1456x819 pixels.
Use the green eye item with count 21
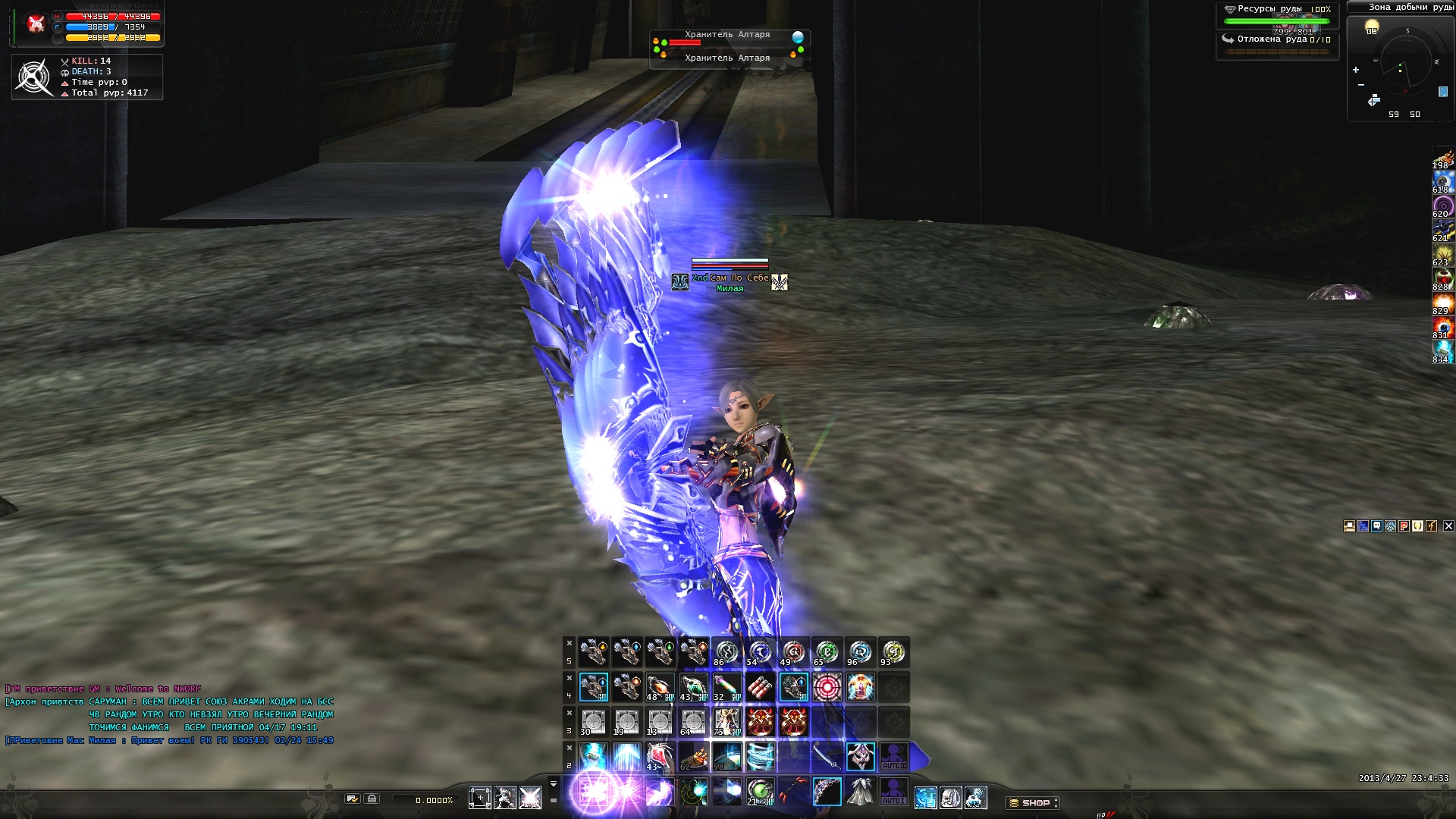[760, 792]
